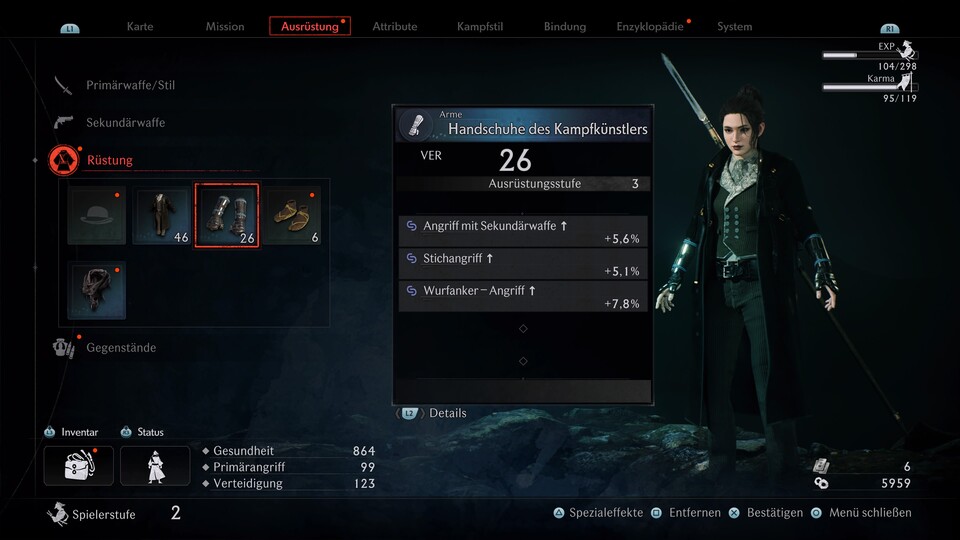The image size is (960, 540).
Task: Open the Kampfstil tab
Action: [x=480, y=26]
